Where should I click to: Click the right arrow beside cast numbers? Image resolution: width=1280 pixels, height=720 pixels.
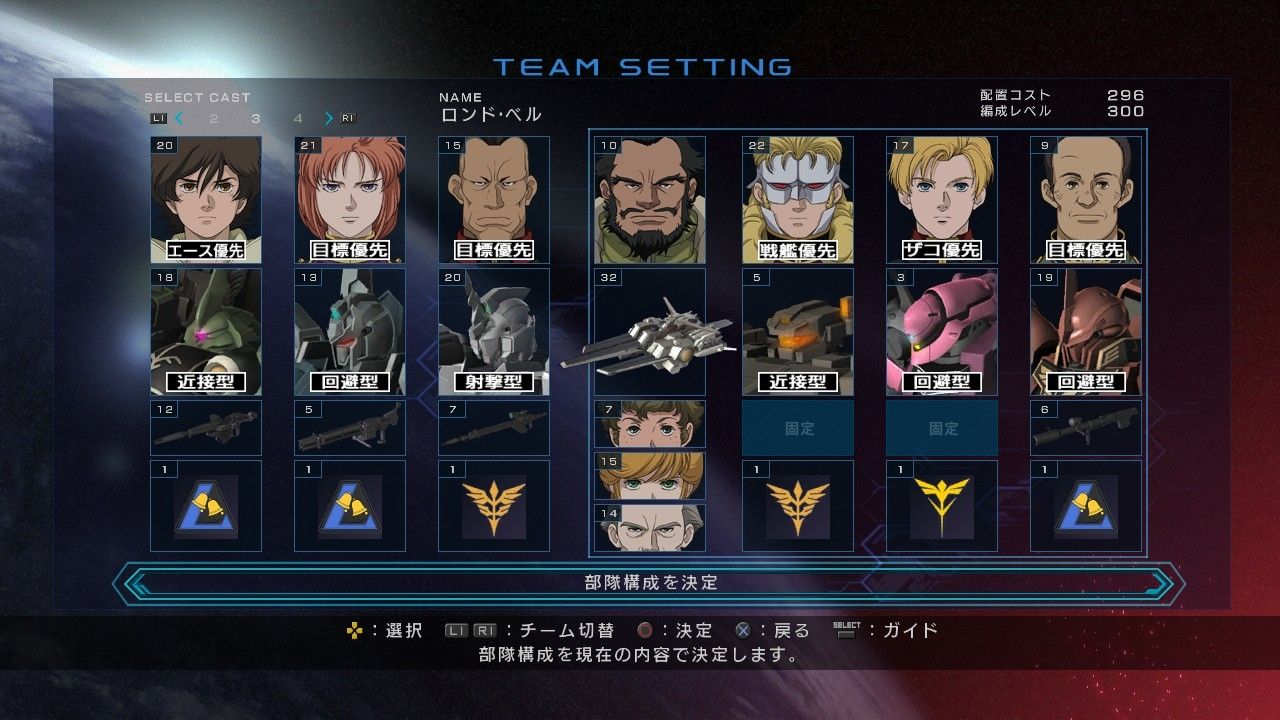tap(327, 118)
